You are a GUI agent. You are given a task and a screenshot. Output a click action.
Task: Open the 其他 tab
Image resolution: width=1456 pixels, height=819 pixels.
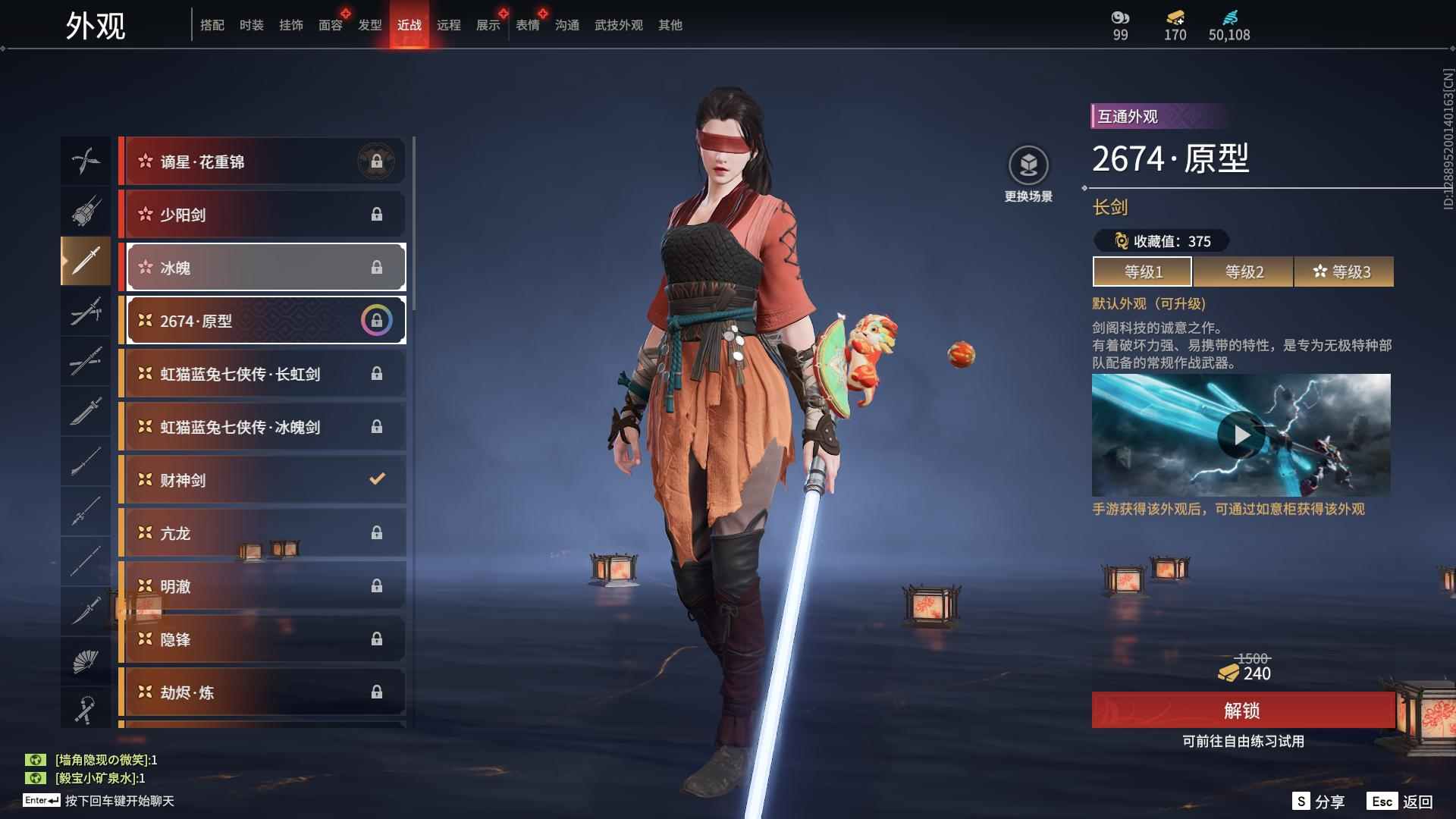pos(670,25)
